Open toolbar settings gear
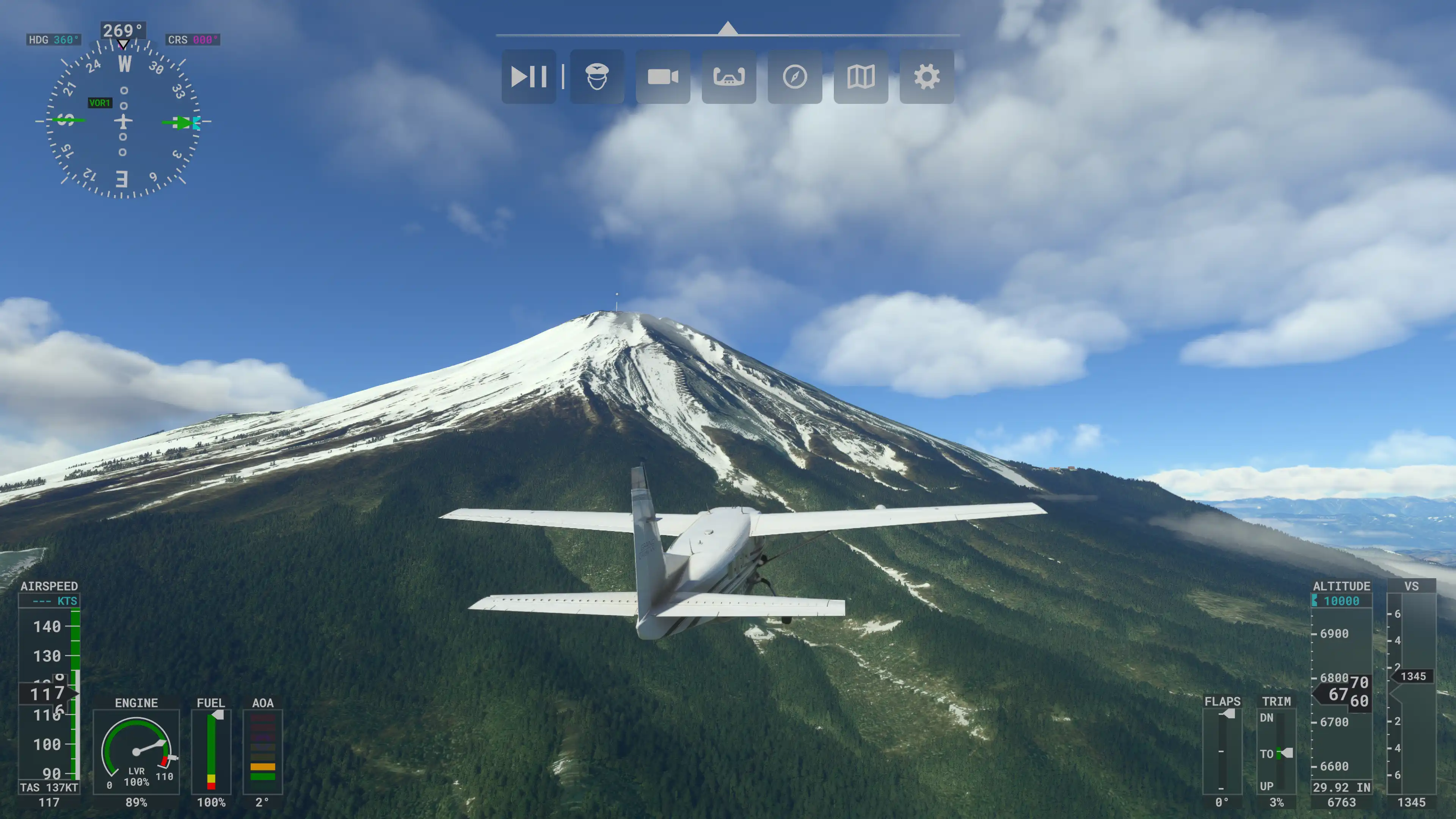Viewport: 1456px width, 819px height. pos(926,76)
